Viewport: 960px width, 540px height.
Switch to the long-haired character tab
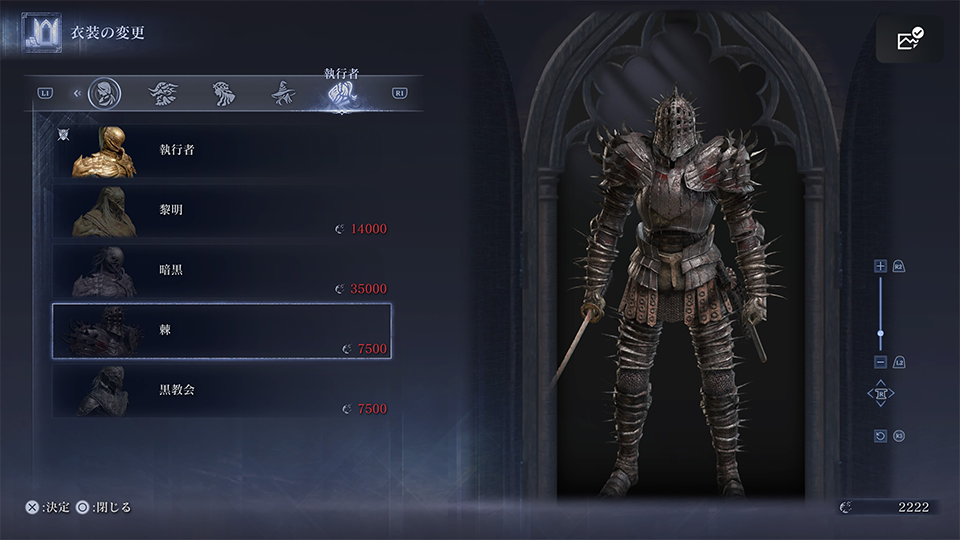click(x=221, y=94)
